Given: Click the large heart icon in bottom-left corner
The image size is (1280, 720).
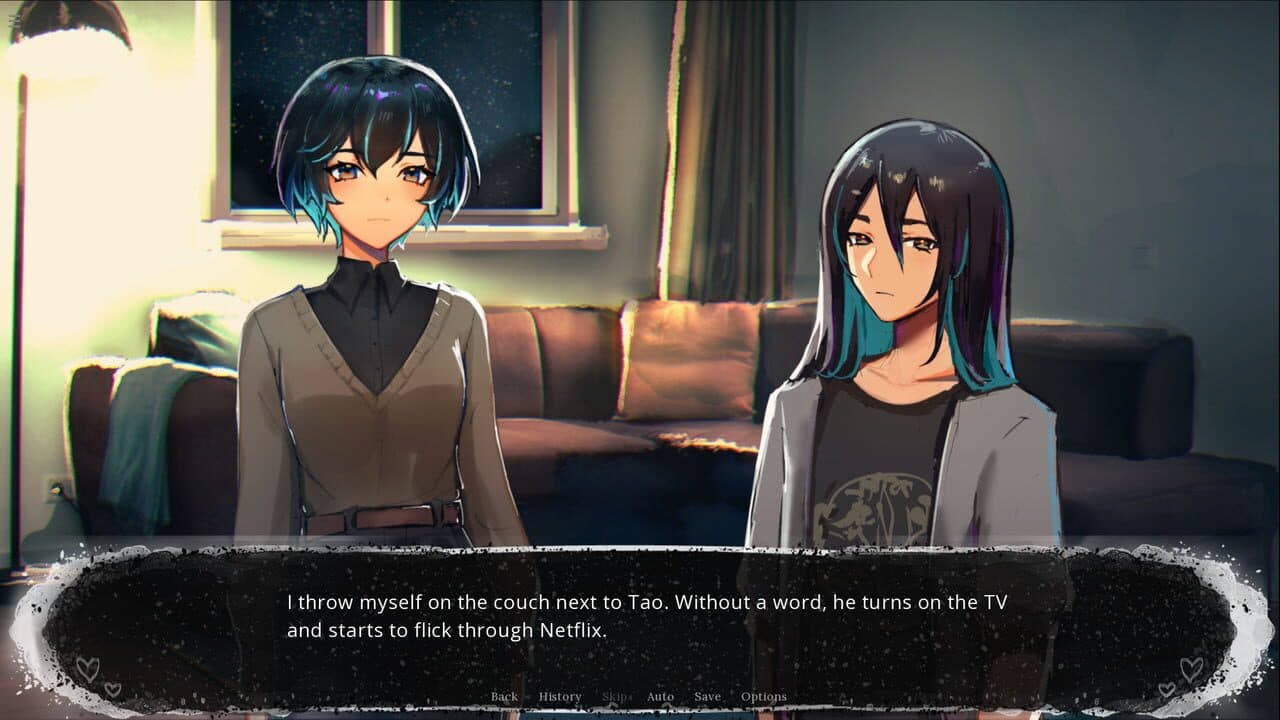Looking at the screenshot, I should pyautogui.click(x=88, y=669).
